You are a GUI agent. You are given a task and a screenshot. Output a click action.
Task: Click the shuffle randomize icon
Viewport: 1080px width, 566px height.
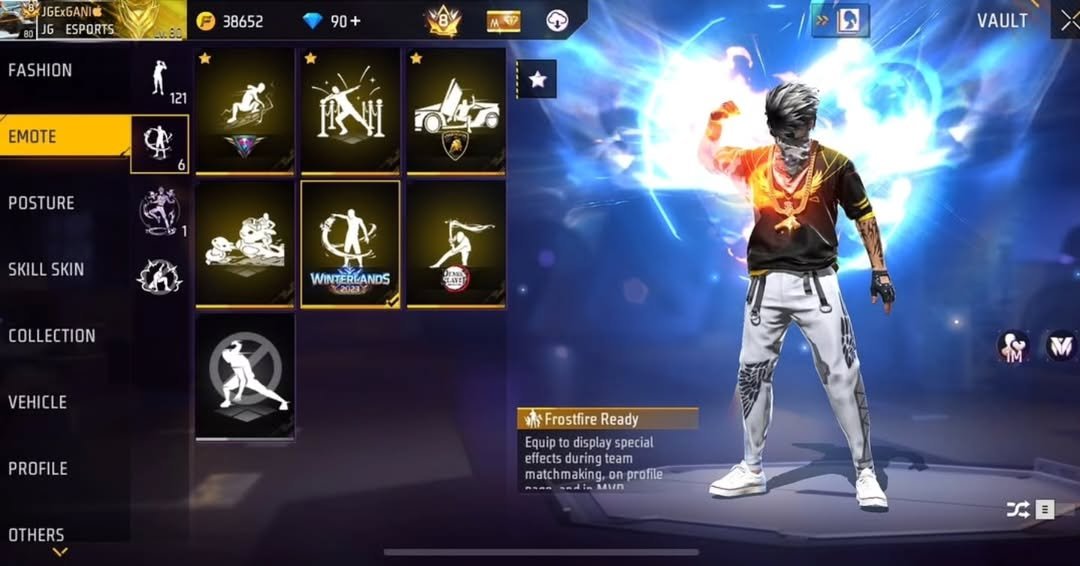1017,510
